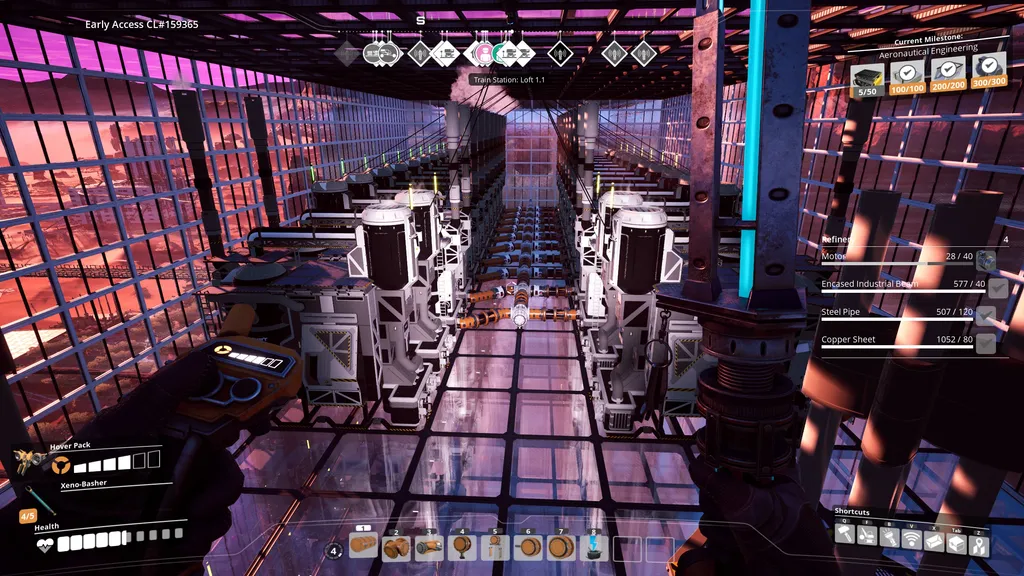Pick the tall buildable in hotbar slot 5
Image resolution: width=1024 pixels, height=576 pixels.
[x=495, y=547]
